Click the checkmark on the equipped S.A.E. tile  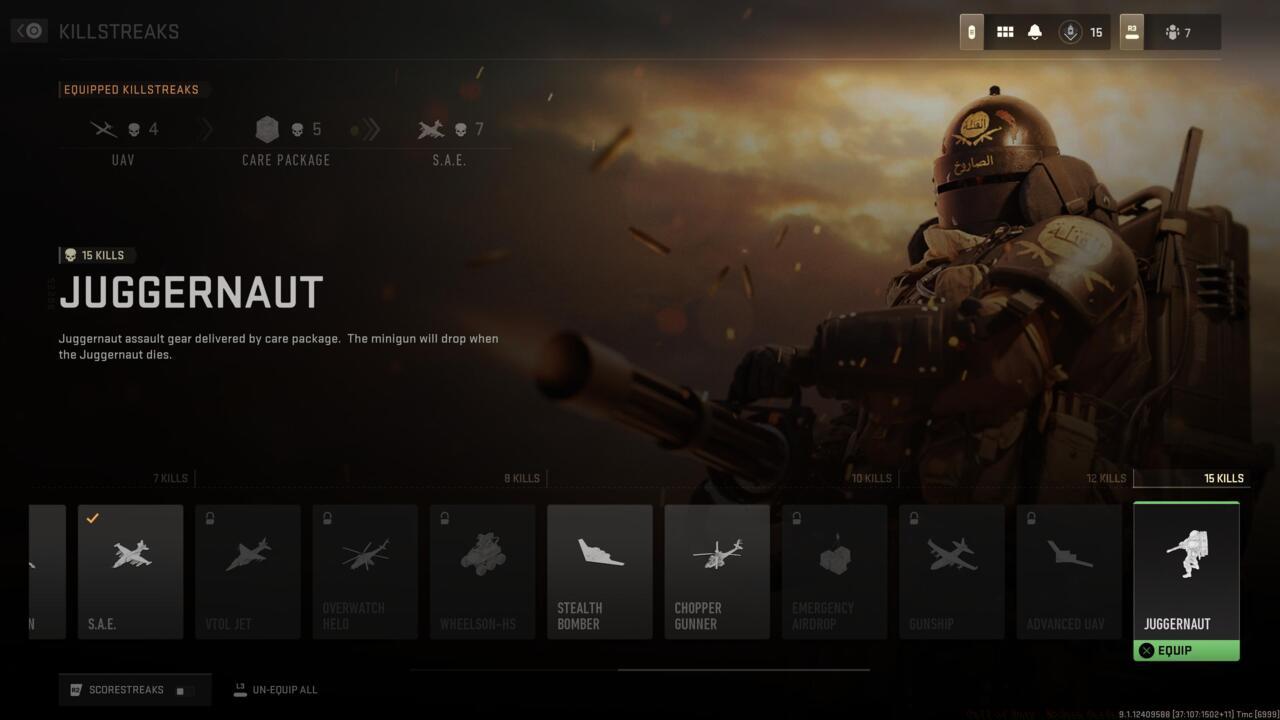point(92,518)
